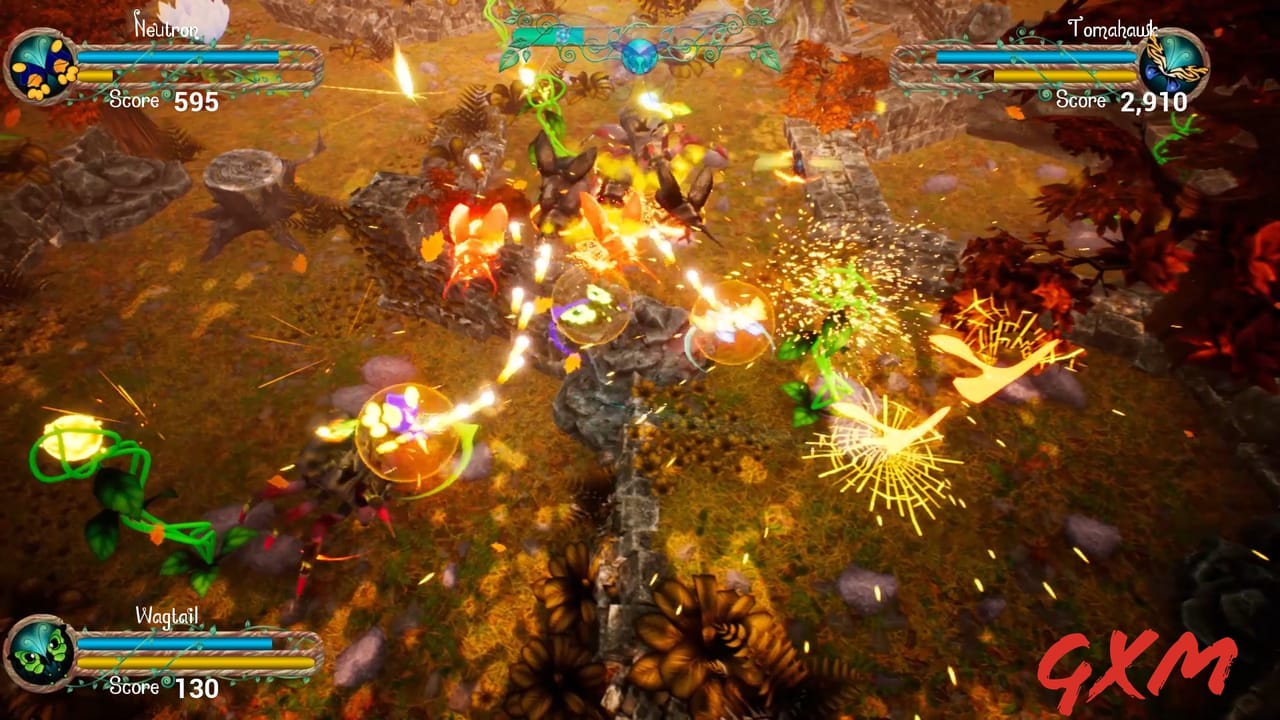Viewport: 1280px width, 720px height.
Task: Click the small flower emblem on the boss meter
Action: (x=563, y=36)
